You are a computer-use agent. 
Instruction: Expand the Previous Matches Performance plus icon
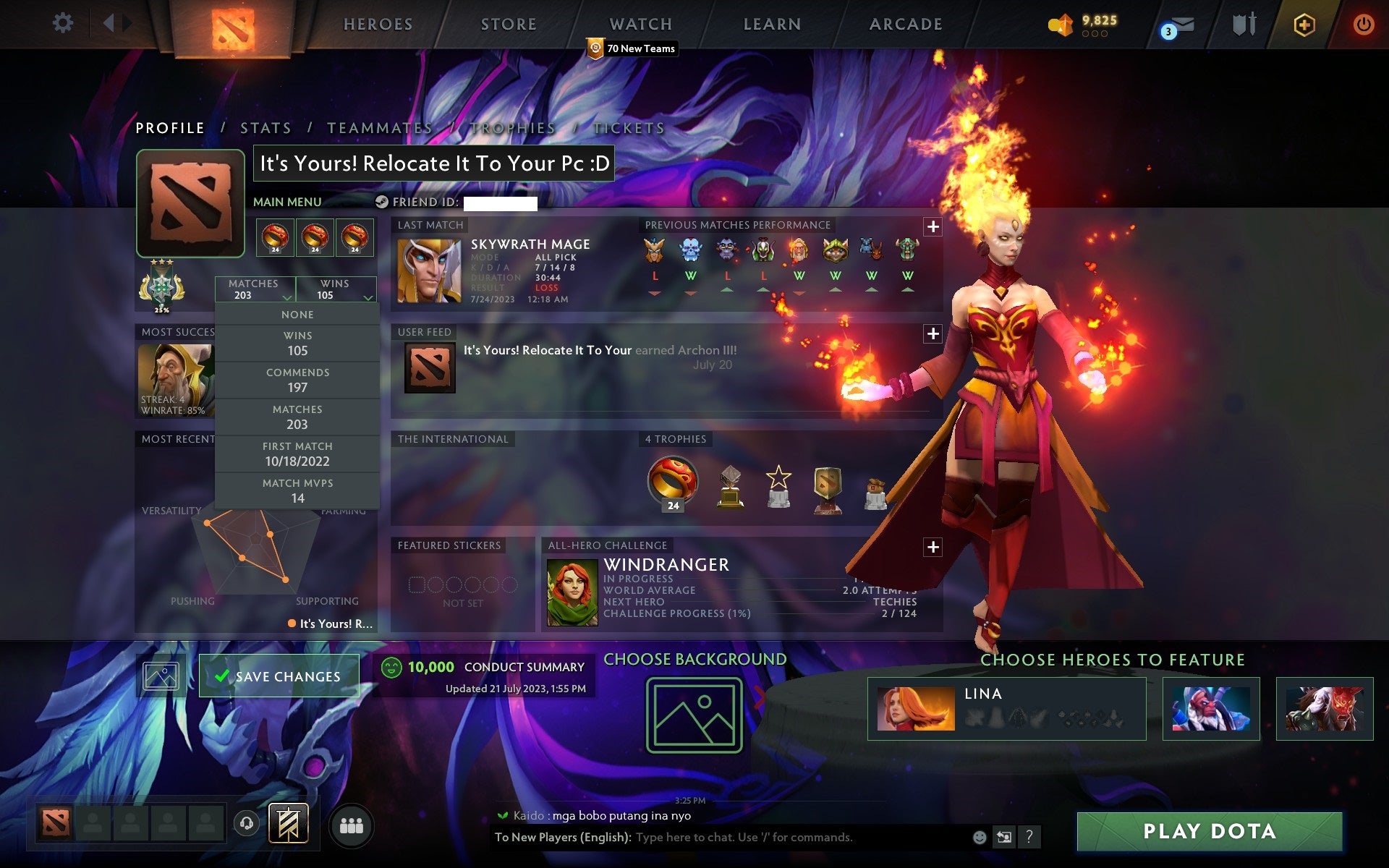click(x=933, y=226)
